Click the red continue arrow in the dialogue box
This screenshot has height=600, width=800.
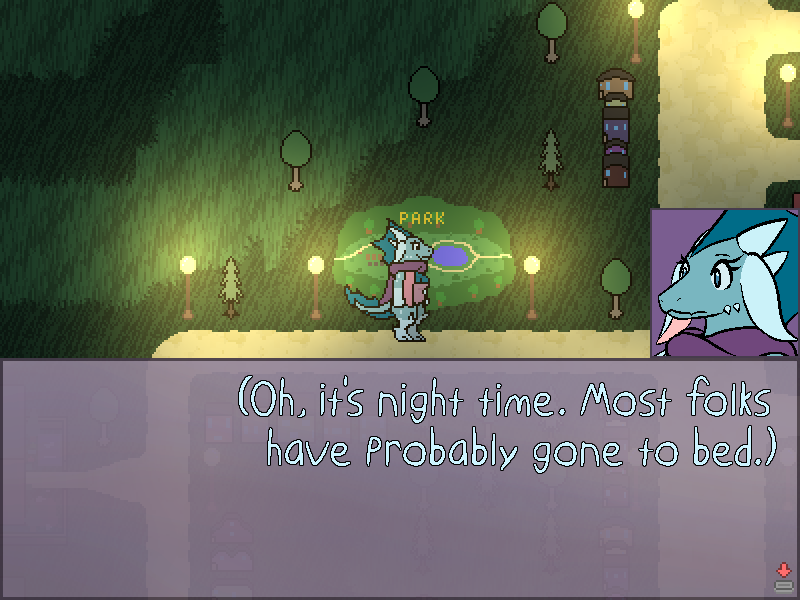point(783,571)
